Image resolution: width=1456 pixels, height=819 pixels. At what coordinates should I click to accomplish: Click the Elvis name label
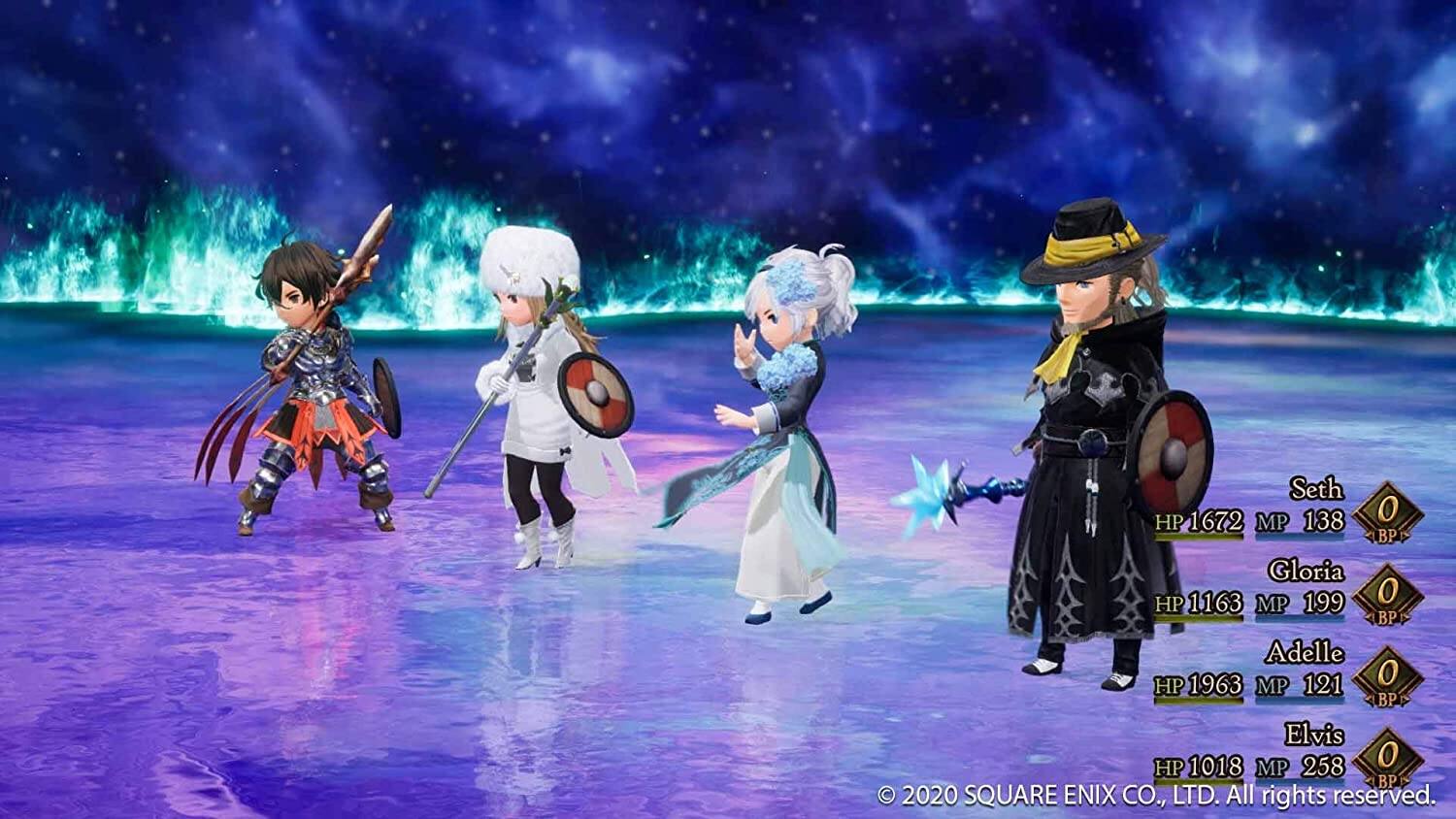[x=1312, y=733]
